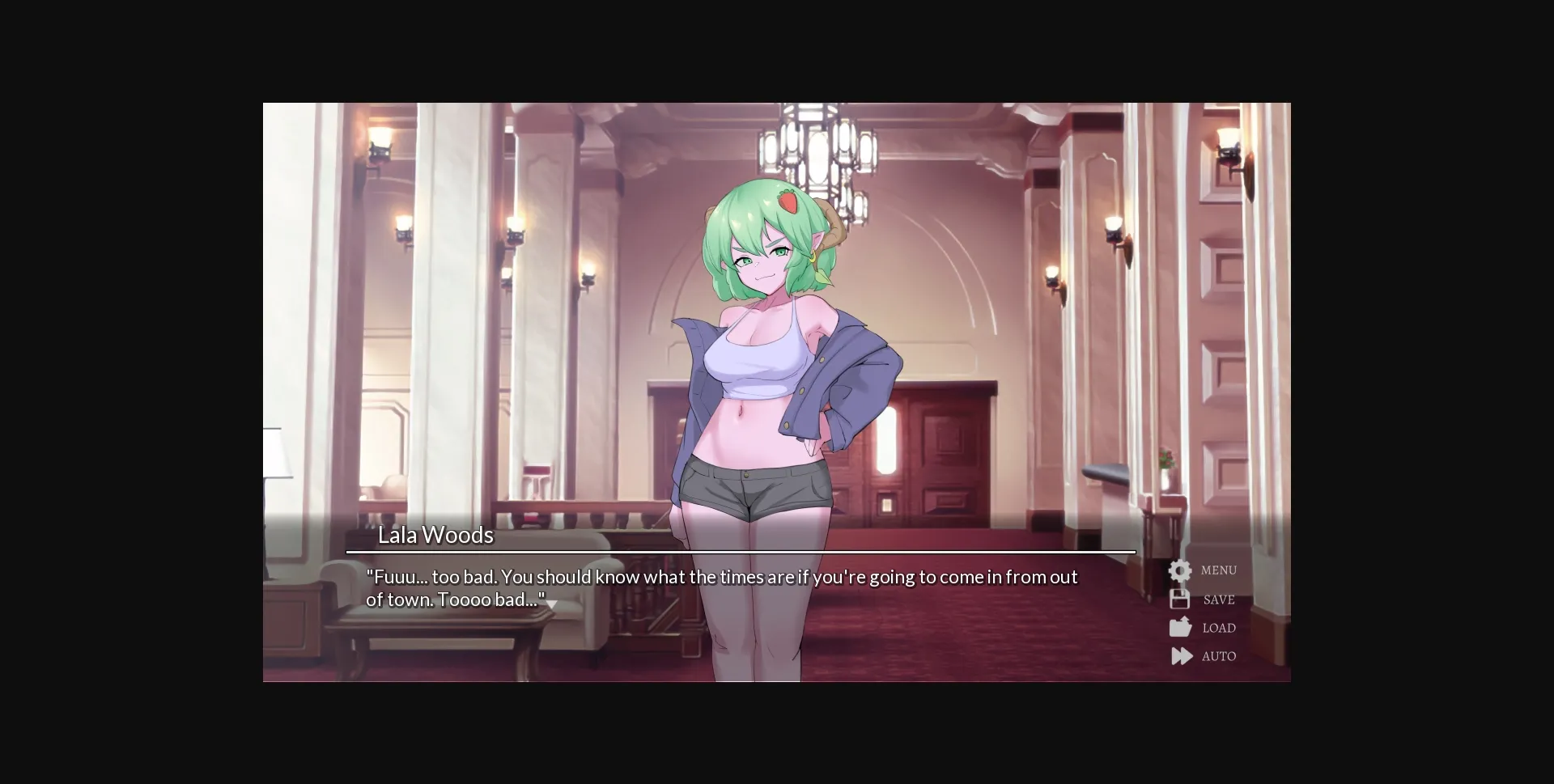This screenshot has height=784, width=1554.
Task: Select the MENU label
Action: [x=1219, y=570]
